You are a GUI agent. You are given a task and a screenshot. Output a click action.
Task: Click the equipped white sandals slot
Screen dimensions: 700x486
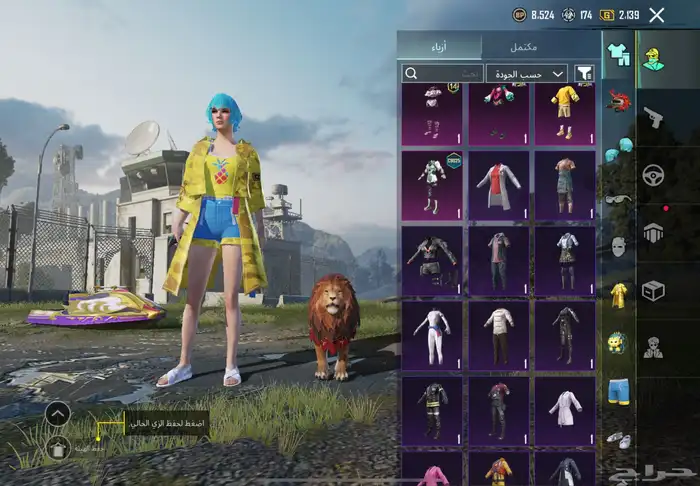coord(618,439)
